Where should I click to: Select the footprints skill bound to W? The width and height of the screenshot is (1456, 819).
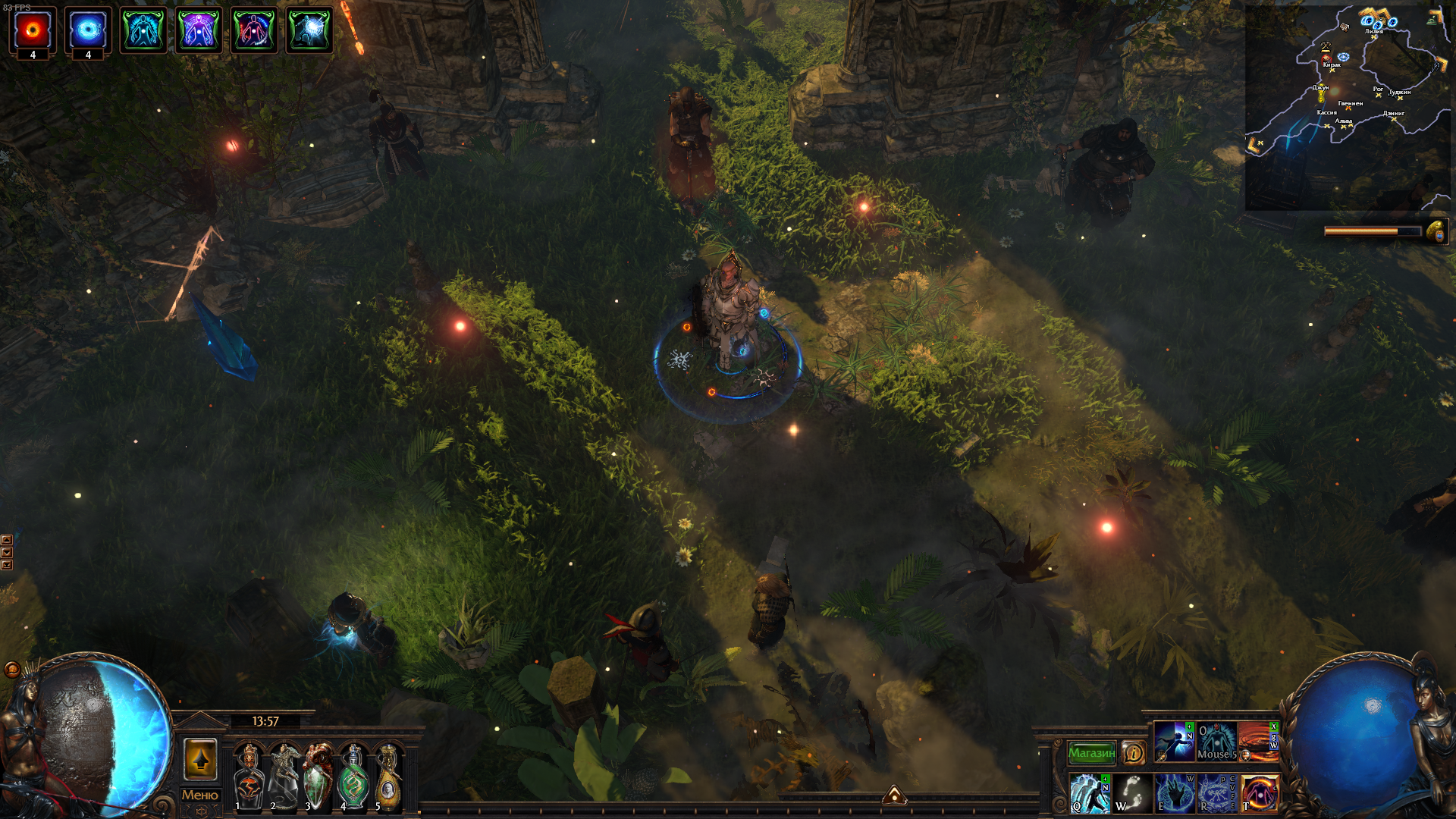click(1131, 793)
